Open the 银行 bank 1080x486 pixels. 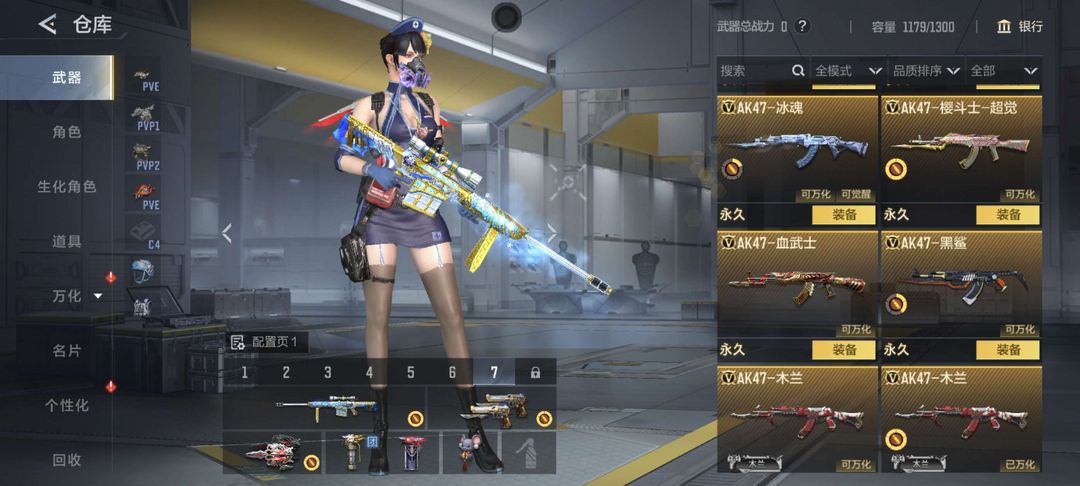(x=1020, y=27)
